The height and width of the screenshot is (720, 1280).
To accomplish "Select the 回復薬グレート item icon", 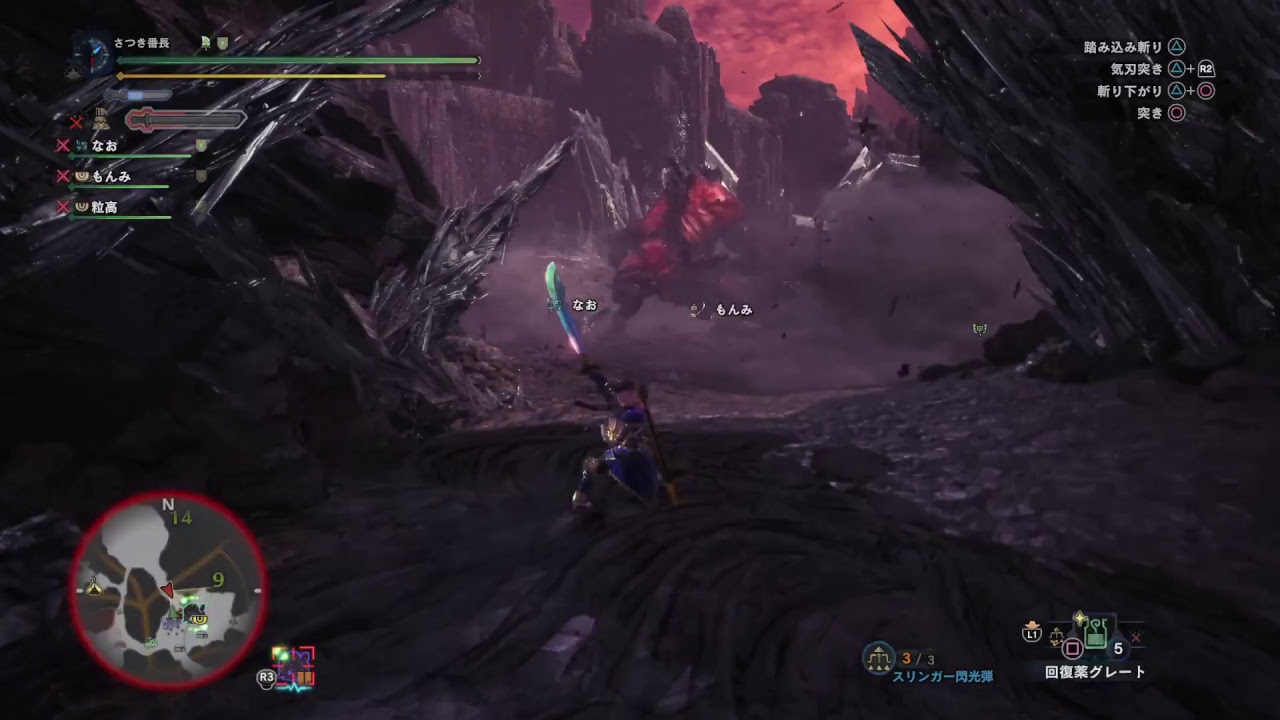I will click(1095, 637).
